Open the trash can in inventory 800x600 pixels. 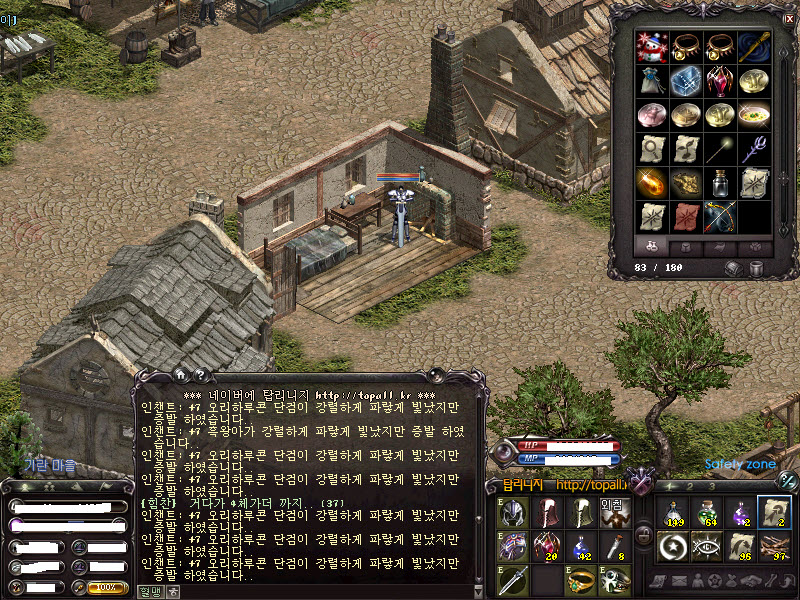pos(756,268)
